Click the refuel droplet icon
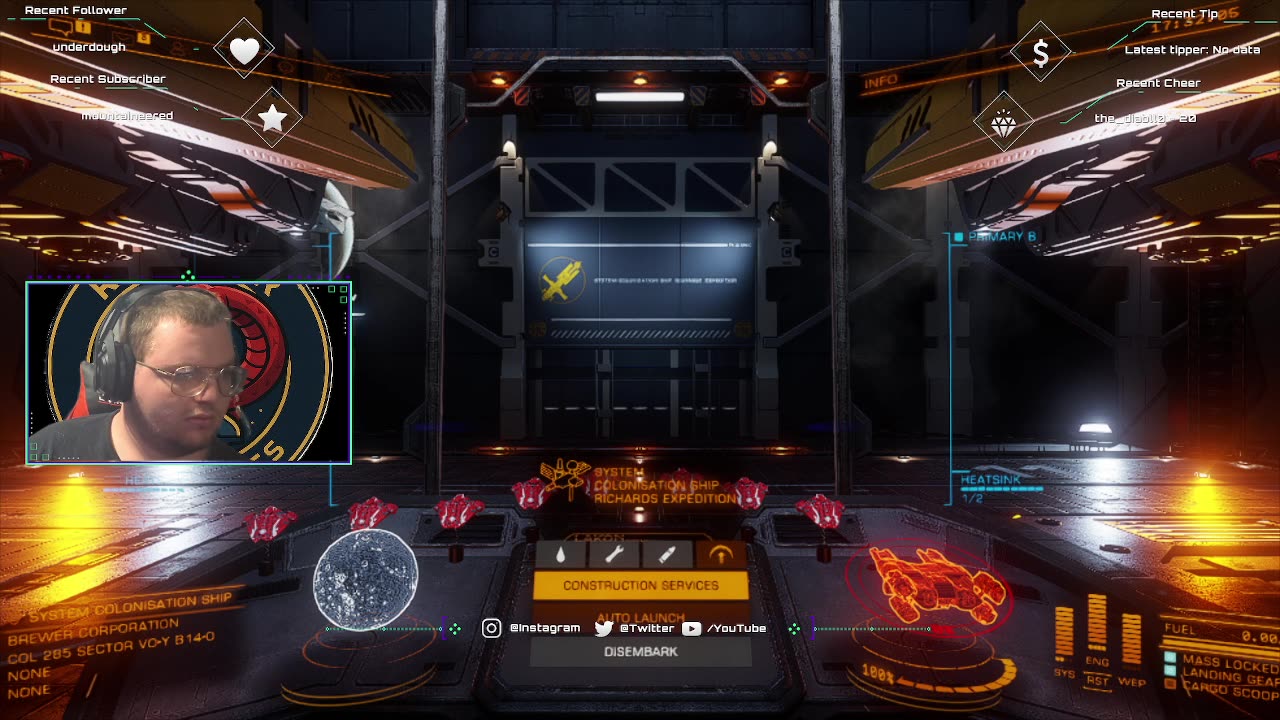1280x720 pixels. coord(561,554)
